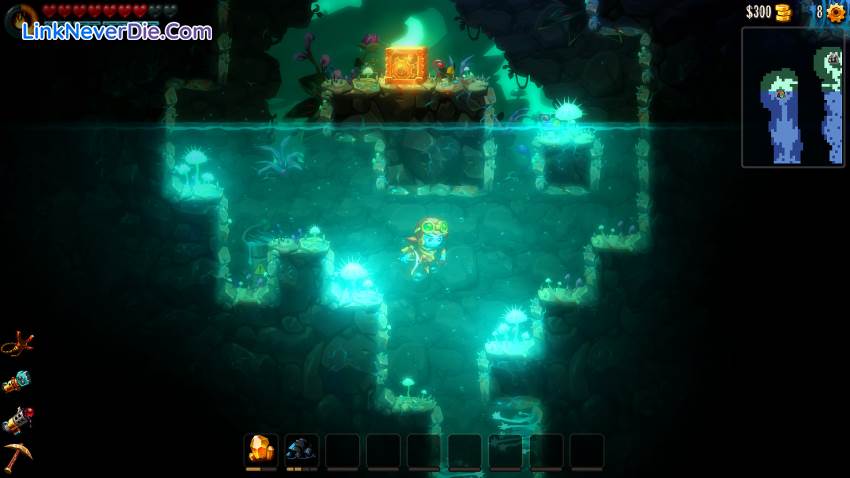
Task: Open the minimap
Action: [x=792, y=97]
